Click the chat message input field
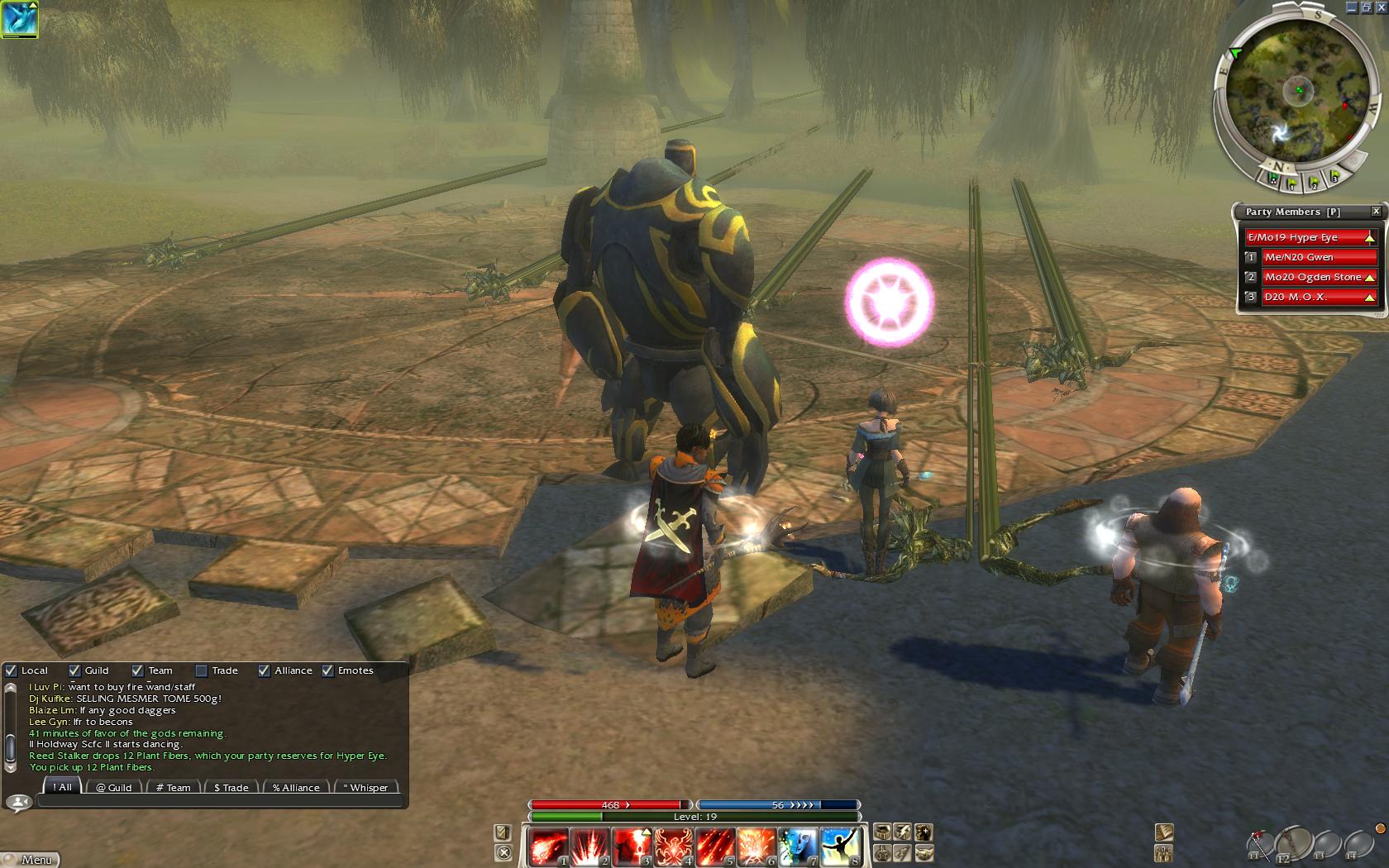This screenshot has height=868, width=1389. point(221,800)
